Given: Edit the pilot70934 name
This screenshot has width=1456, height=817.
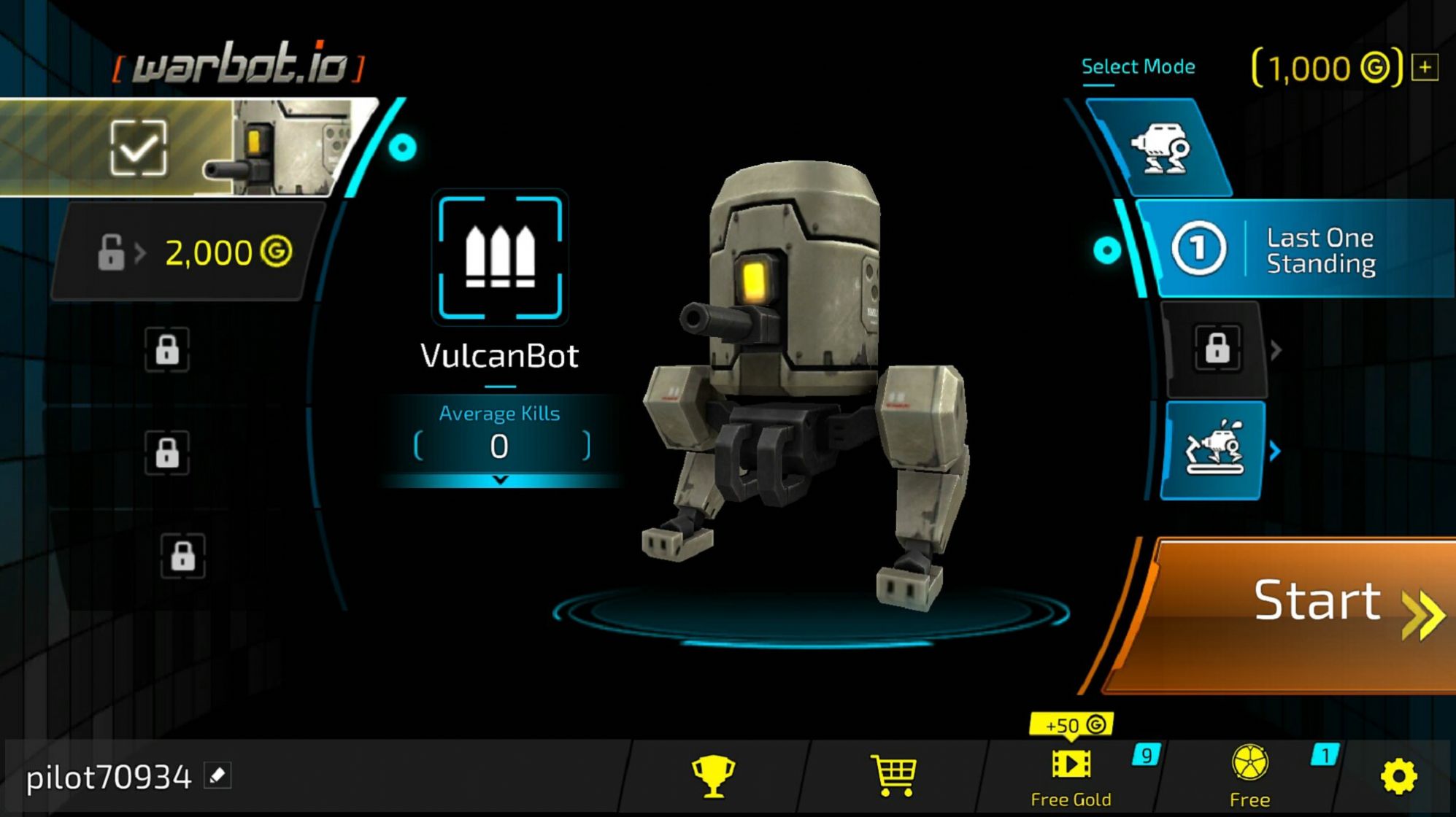Looking at the screenshot, I should click(217, 775).
